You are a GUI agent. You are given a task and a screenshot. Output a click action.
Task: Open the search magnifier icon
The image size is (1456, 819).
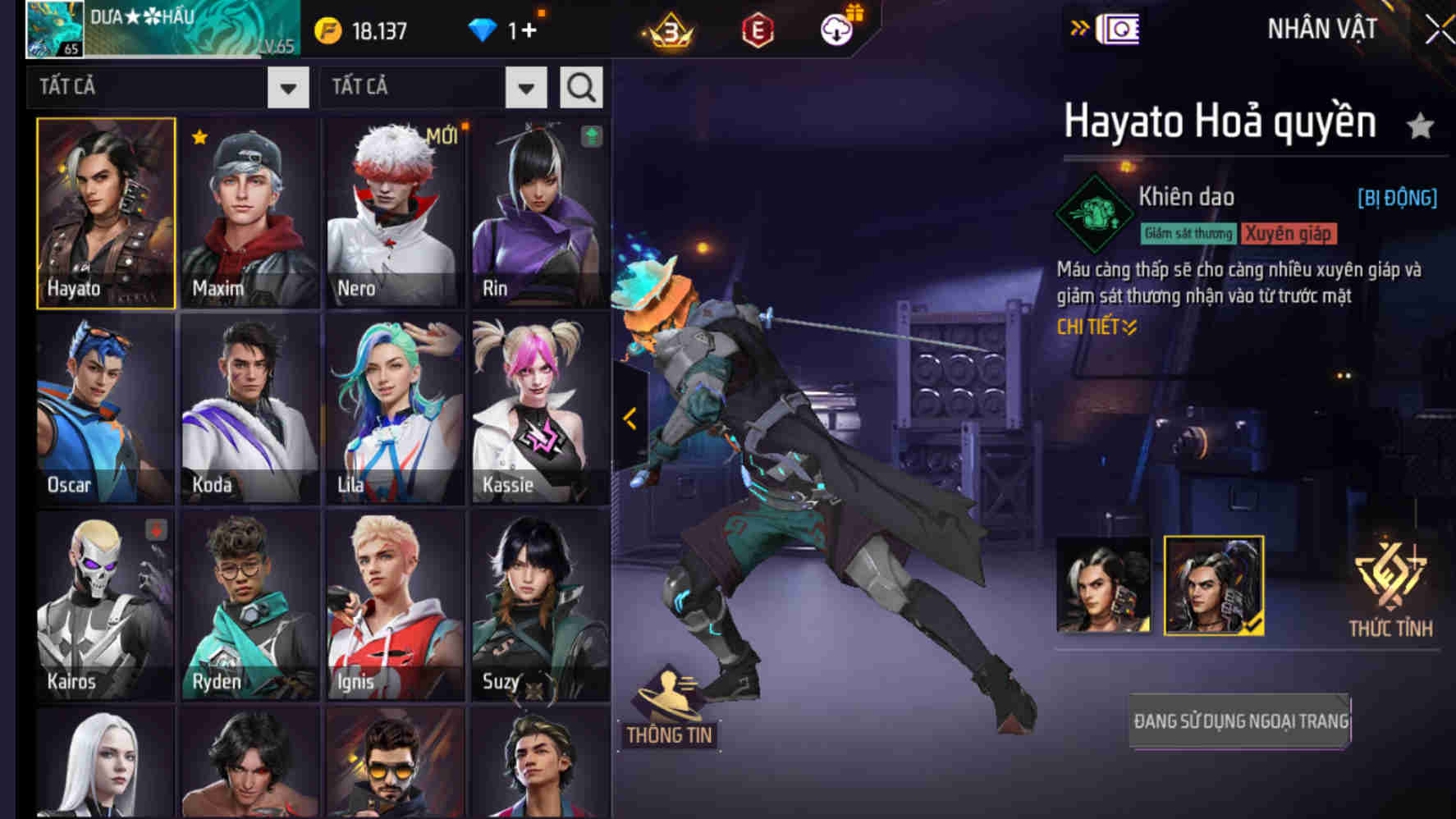click(x=581, y=86)
